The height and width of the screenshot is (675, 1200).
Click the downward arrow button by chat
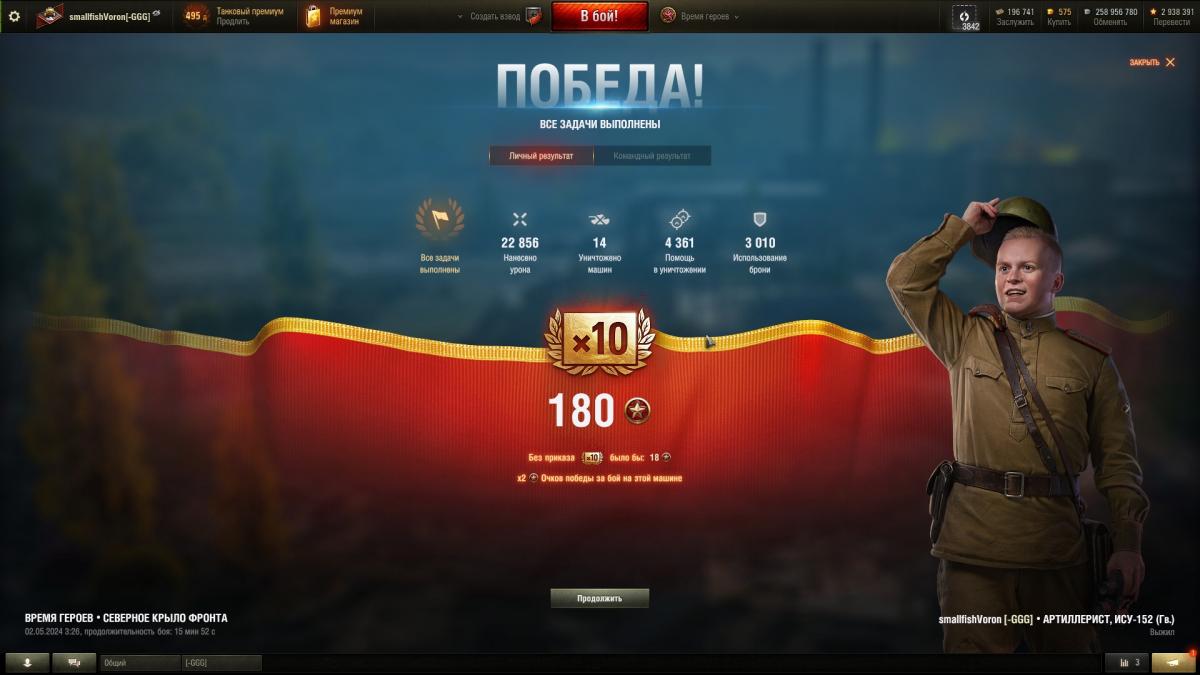[27, 662]
